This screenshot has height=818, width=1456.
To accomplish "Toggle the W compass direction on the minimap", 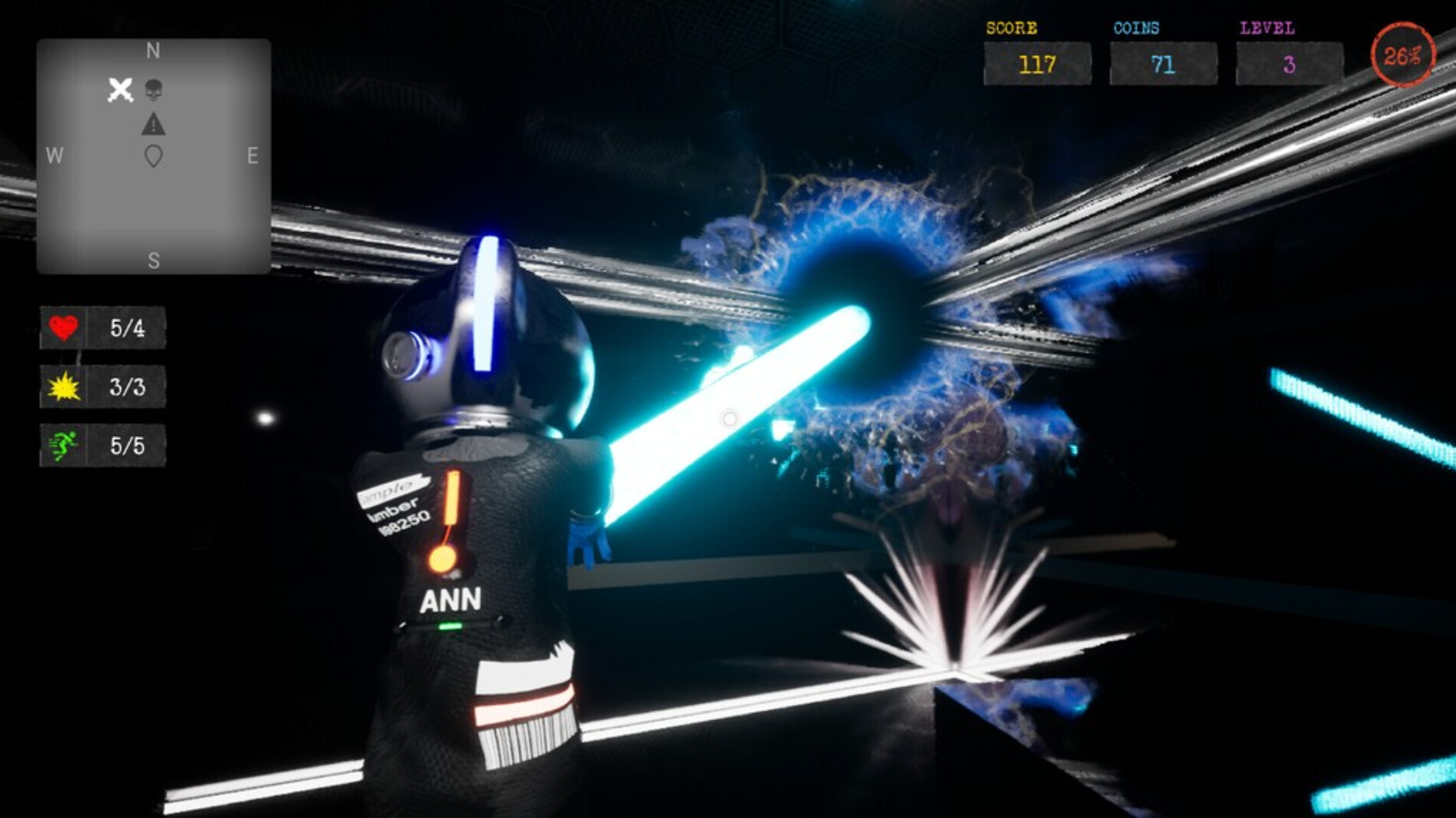I will pos(54,155).
